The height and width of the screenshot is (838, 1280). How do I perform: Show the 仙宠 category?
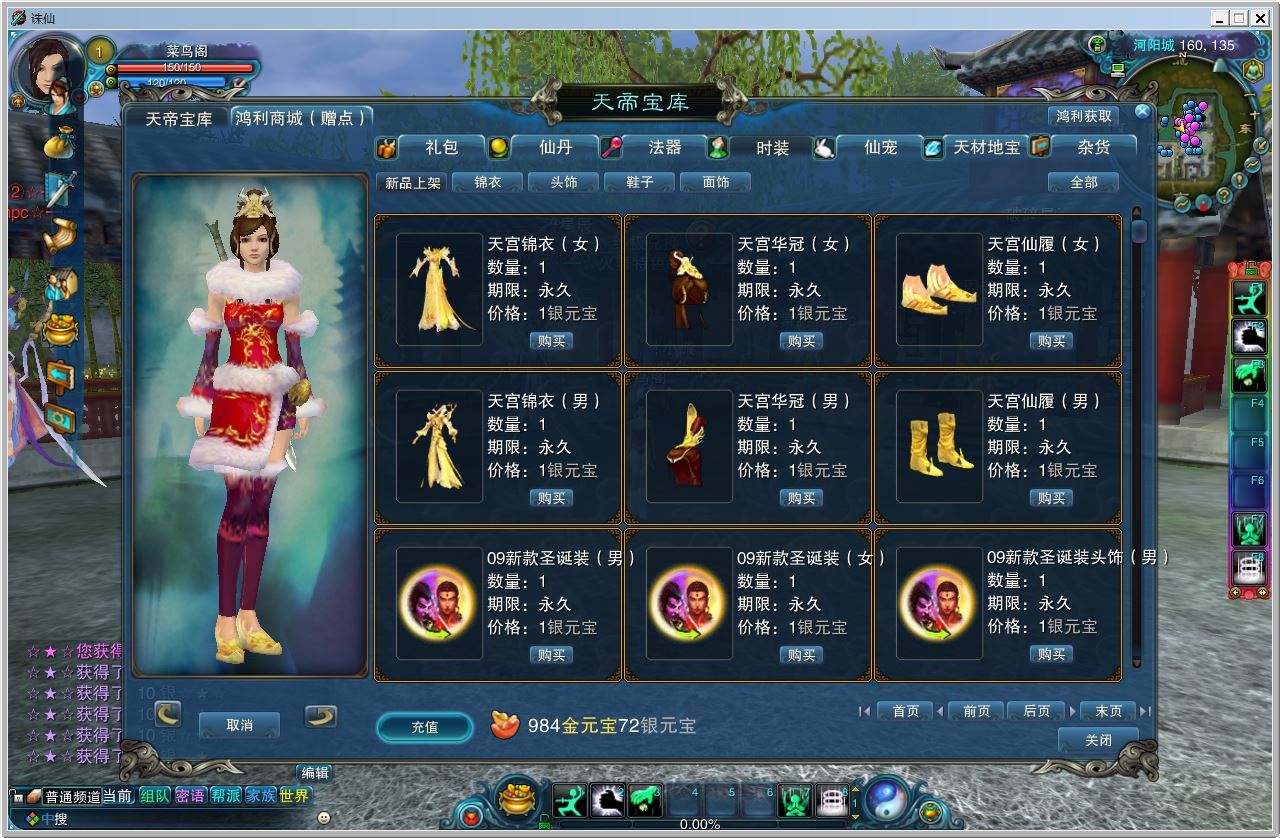pyautogui.click(x=880, y=147)
